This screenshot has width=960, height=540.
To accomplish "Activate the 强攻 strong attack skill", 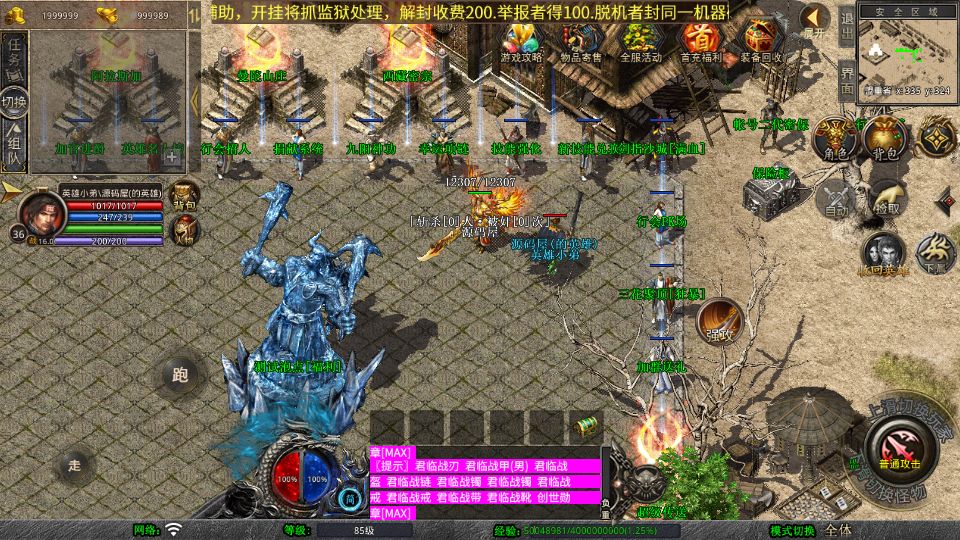I will 719,322.
